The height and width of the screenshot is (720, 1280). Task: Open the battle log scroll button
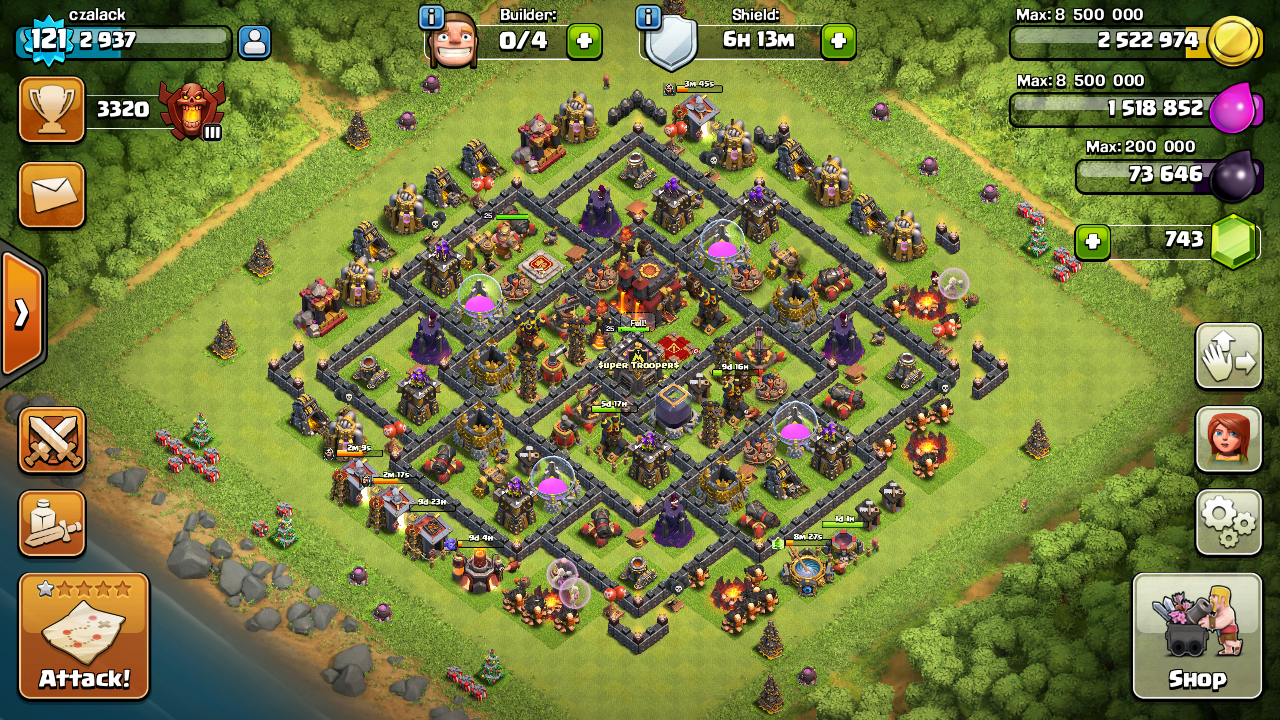[x=52, y=523]
